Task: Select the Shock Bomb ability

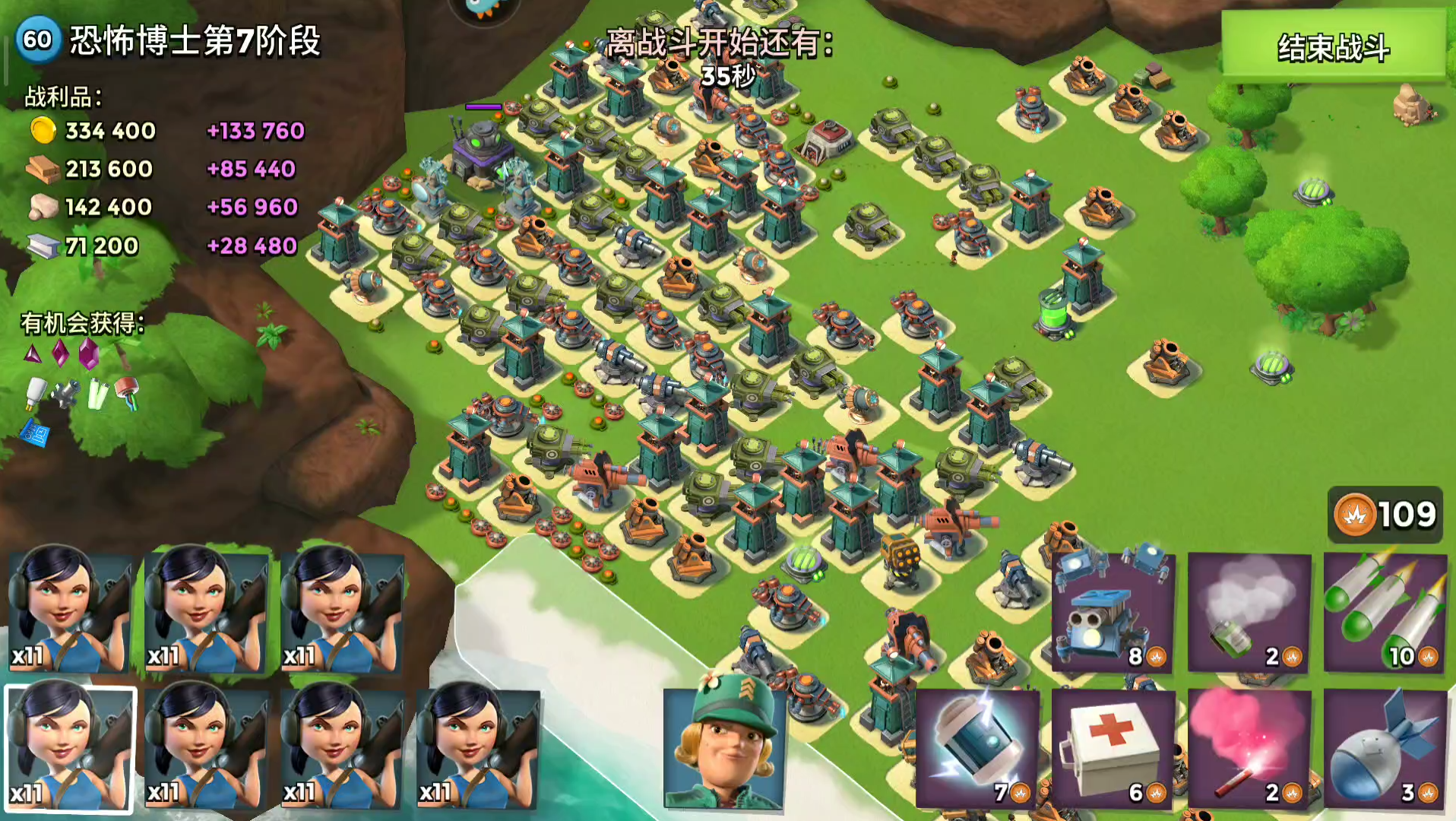Action: [x=977, y=749]
